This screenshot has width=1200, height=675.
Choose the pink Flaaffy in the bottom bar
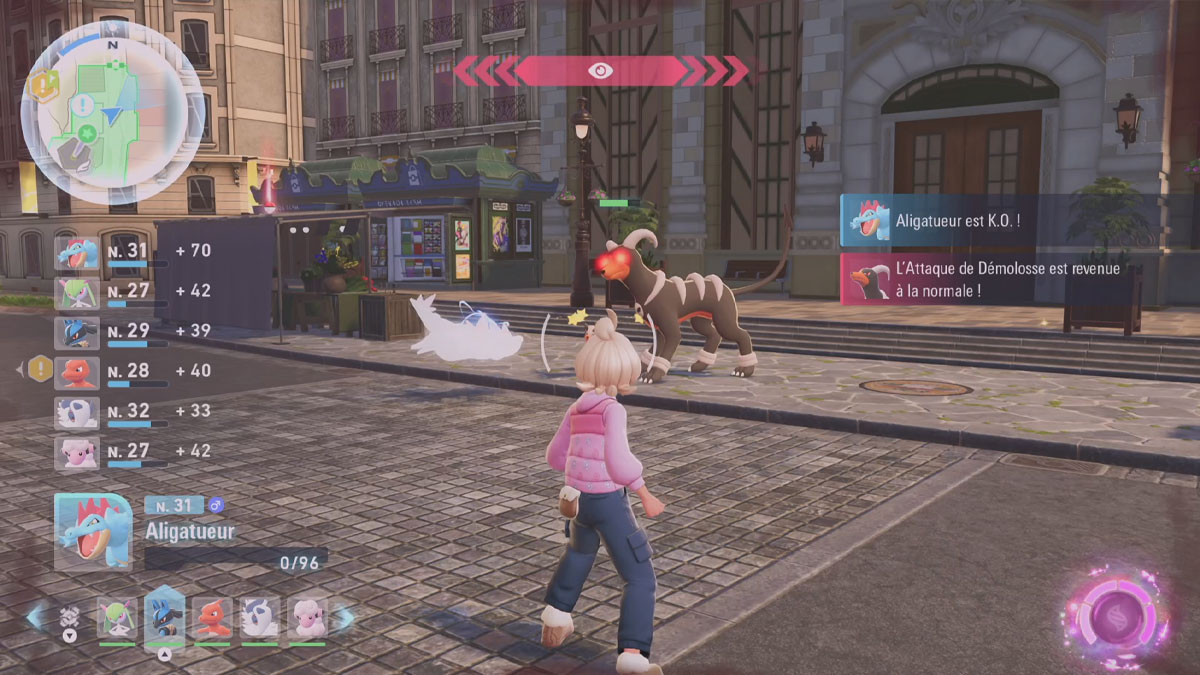coord(307,618)
